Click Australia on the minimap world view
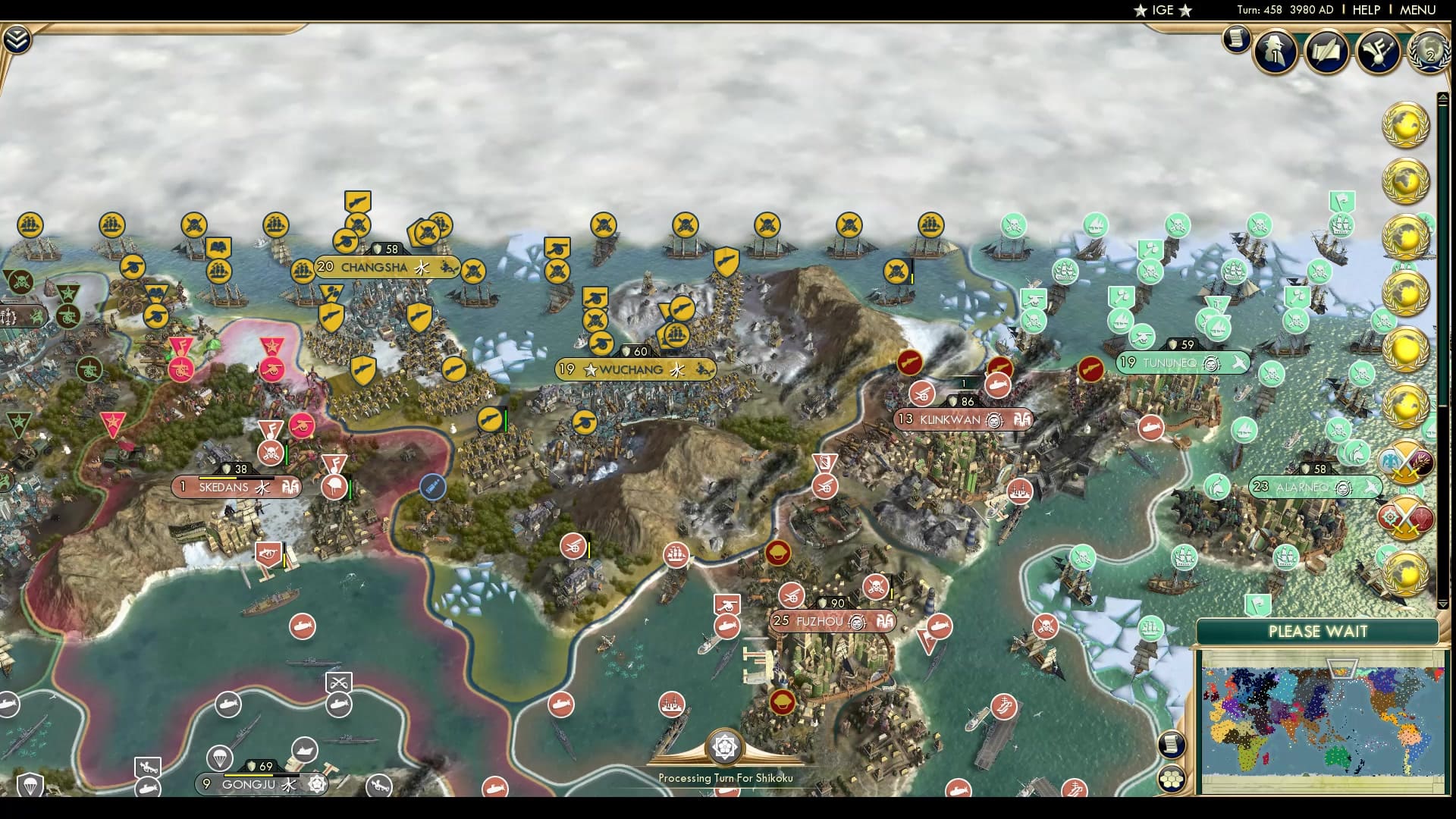 (1337, 756)
